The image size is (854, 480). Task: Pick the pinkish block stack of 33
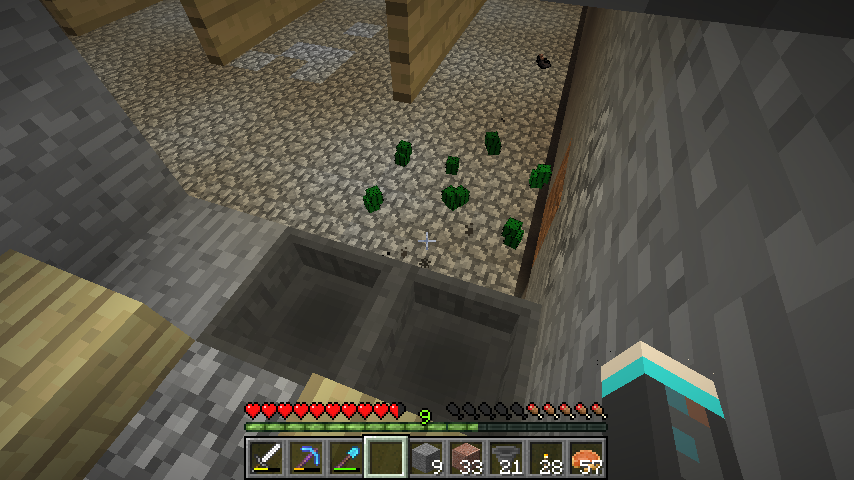pos(465,458)
